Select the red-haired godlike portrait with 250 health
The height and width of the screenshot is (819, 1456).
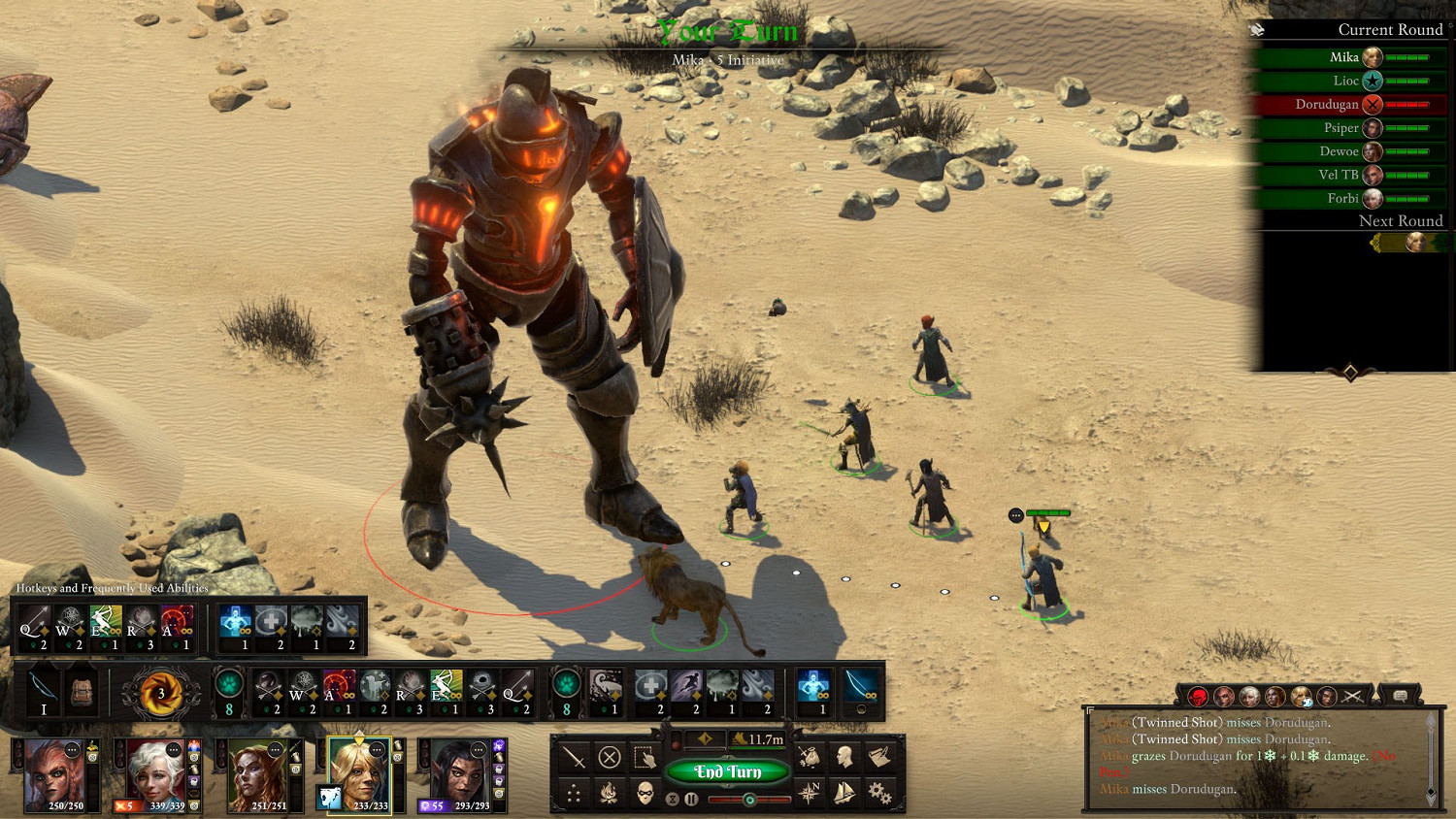[54, 774]
